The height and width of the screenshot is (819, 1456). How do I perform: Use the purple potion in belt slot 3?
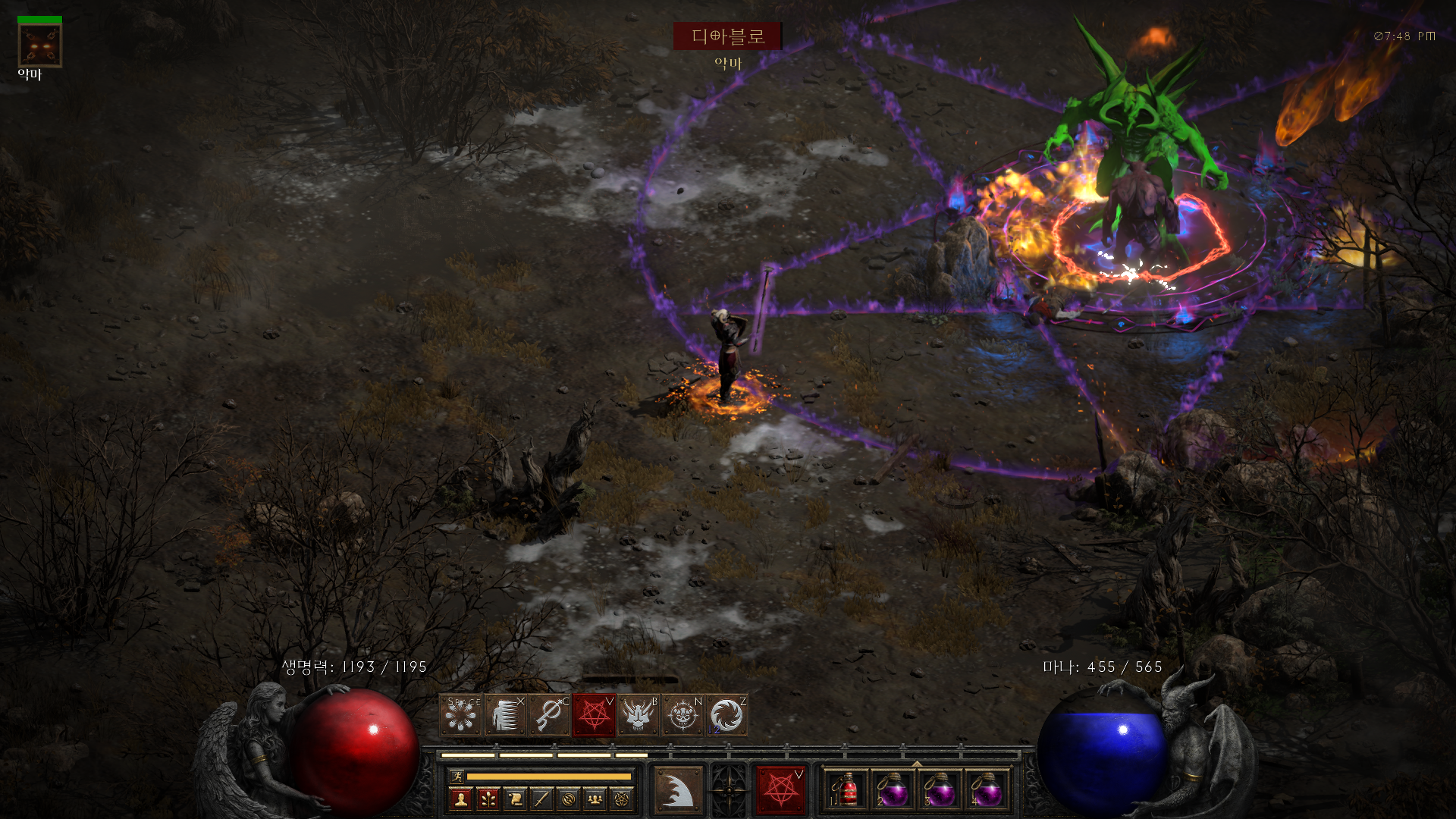click(940, 791)
